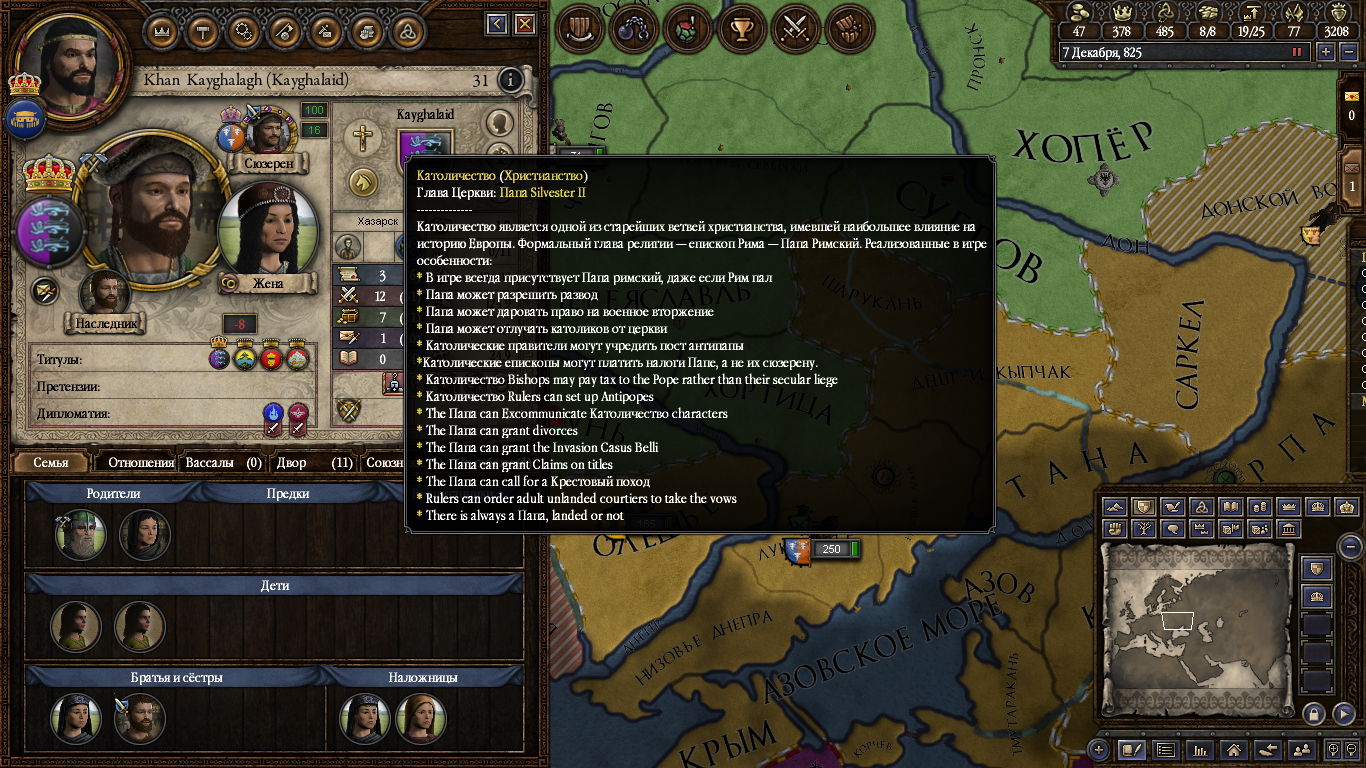Select the Жена wife portrait
Image resolution: width=1366 pixels, height=768 pixels.
point(266,235)
